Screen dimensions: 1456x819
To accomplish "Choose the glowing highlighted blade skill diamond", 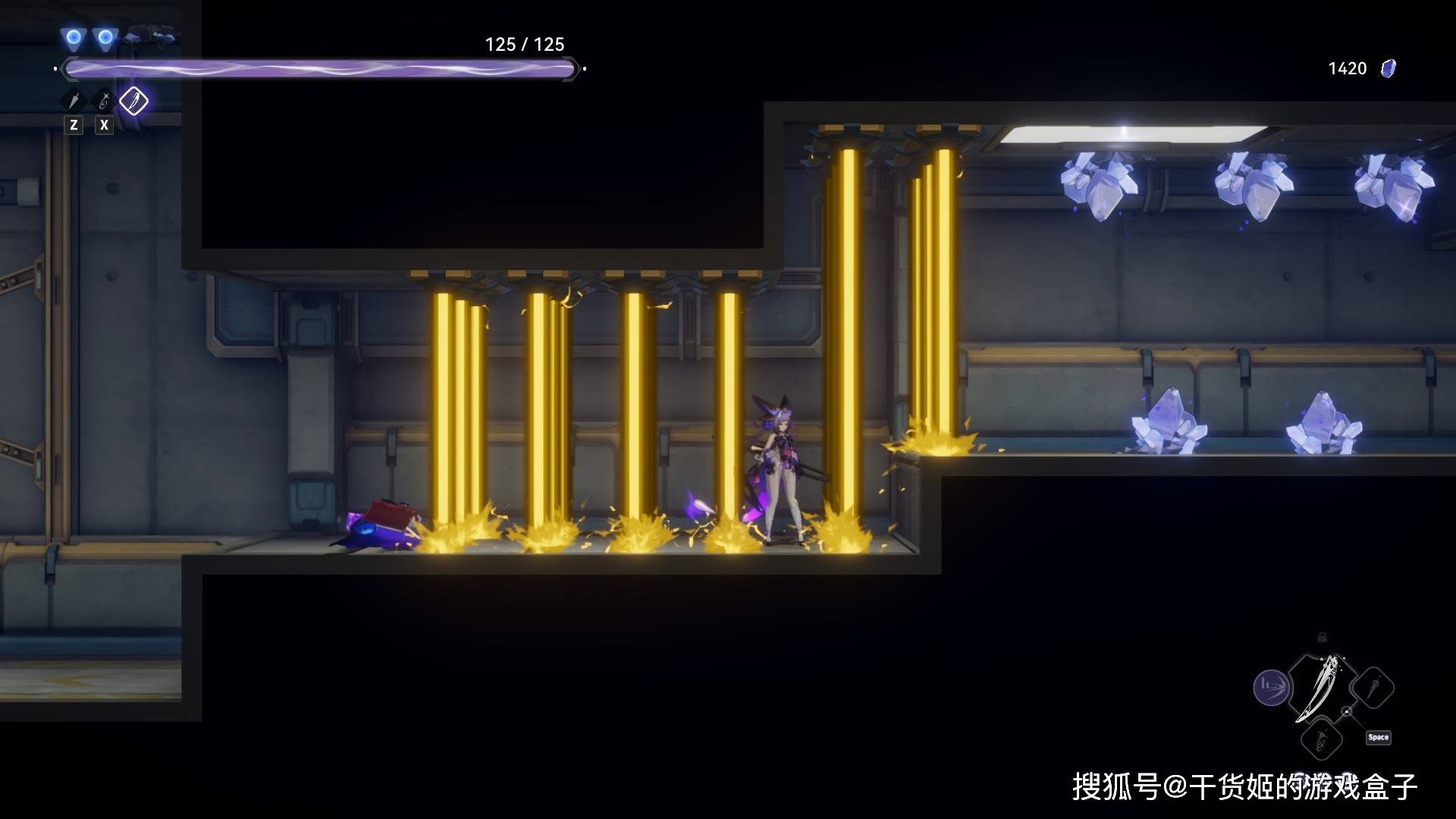I will [134, 101].
